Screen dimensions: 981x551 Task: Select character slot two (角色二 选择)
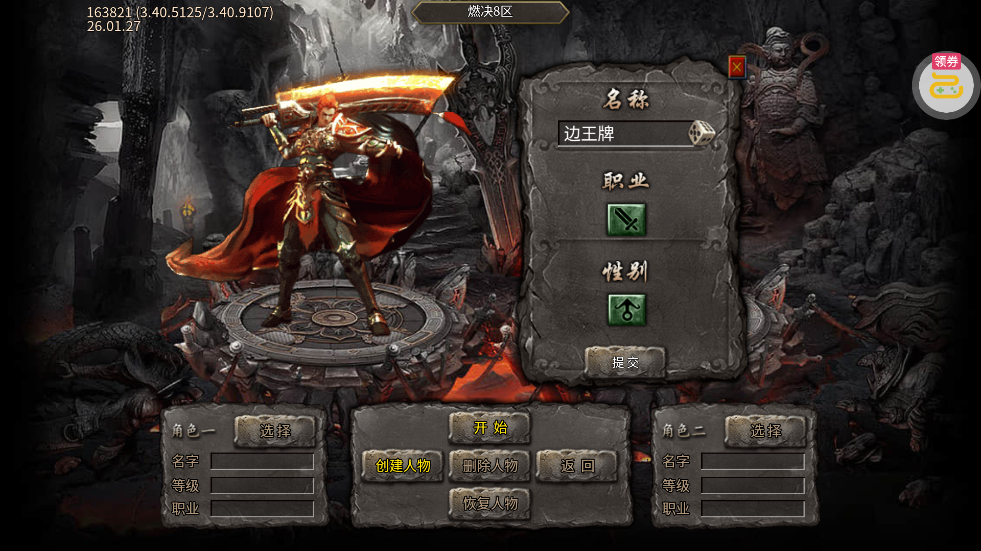pyautogui.click(x=766, y=431)
